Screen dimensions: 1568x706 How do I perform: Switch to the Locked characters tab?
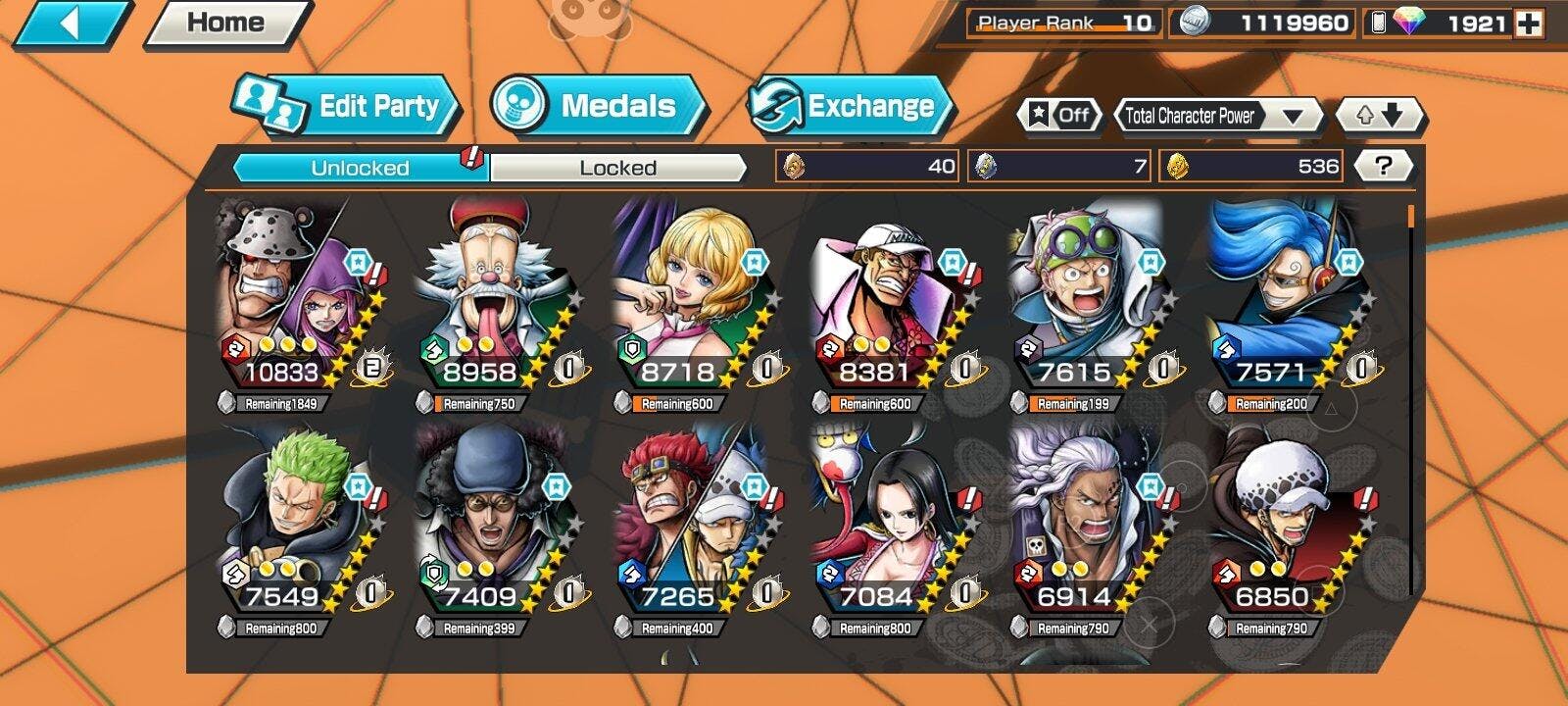(x=617, y=168)
